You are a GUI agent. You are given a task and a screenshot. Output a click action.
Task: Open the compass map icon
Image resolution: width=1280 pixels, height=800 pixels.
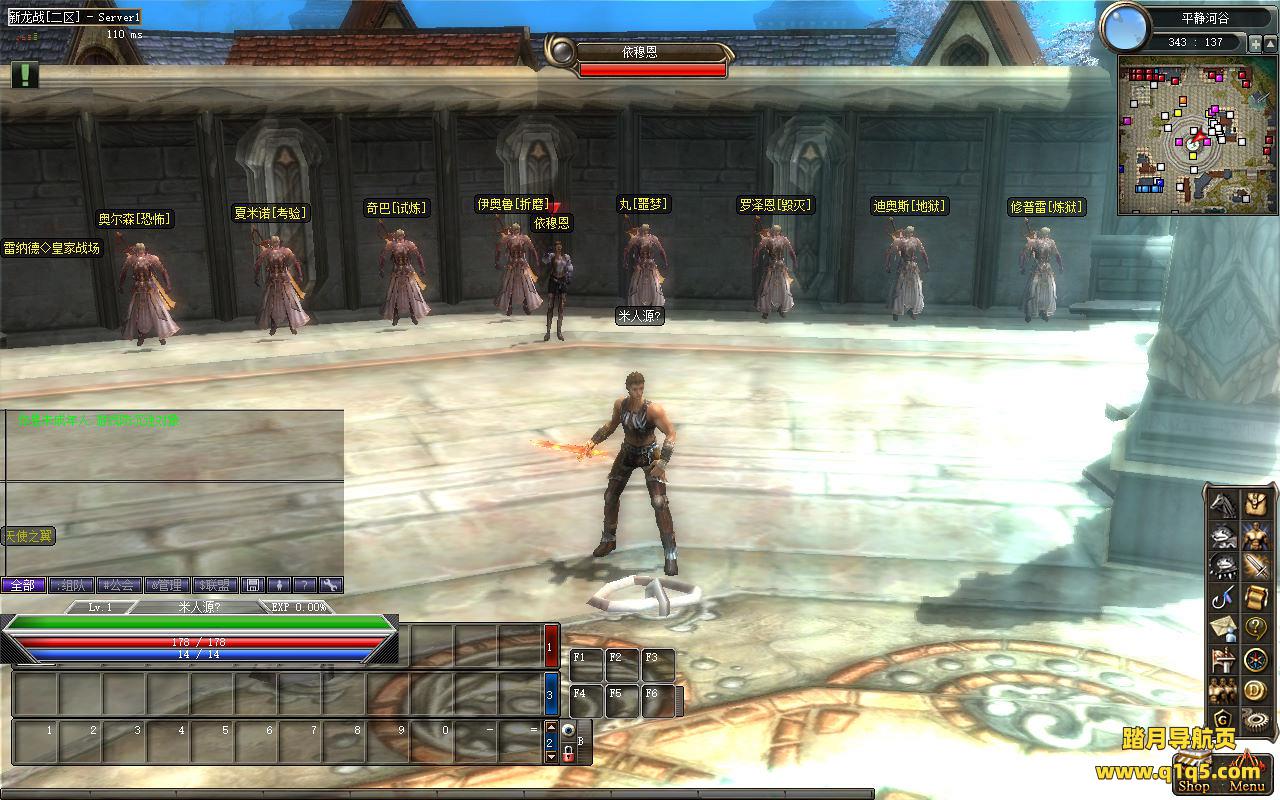pos(1256,660)
